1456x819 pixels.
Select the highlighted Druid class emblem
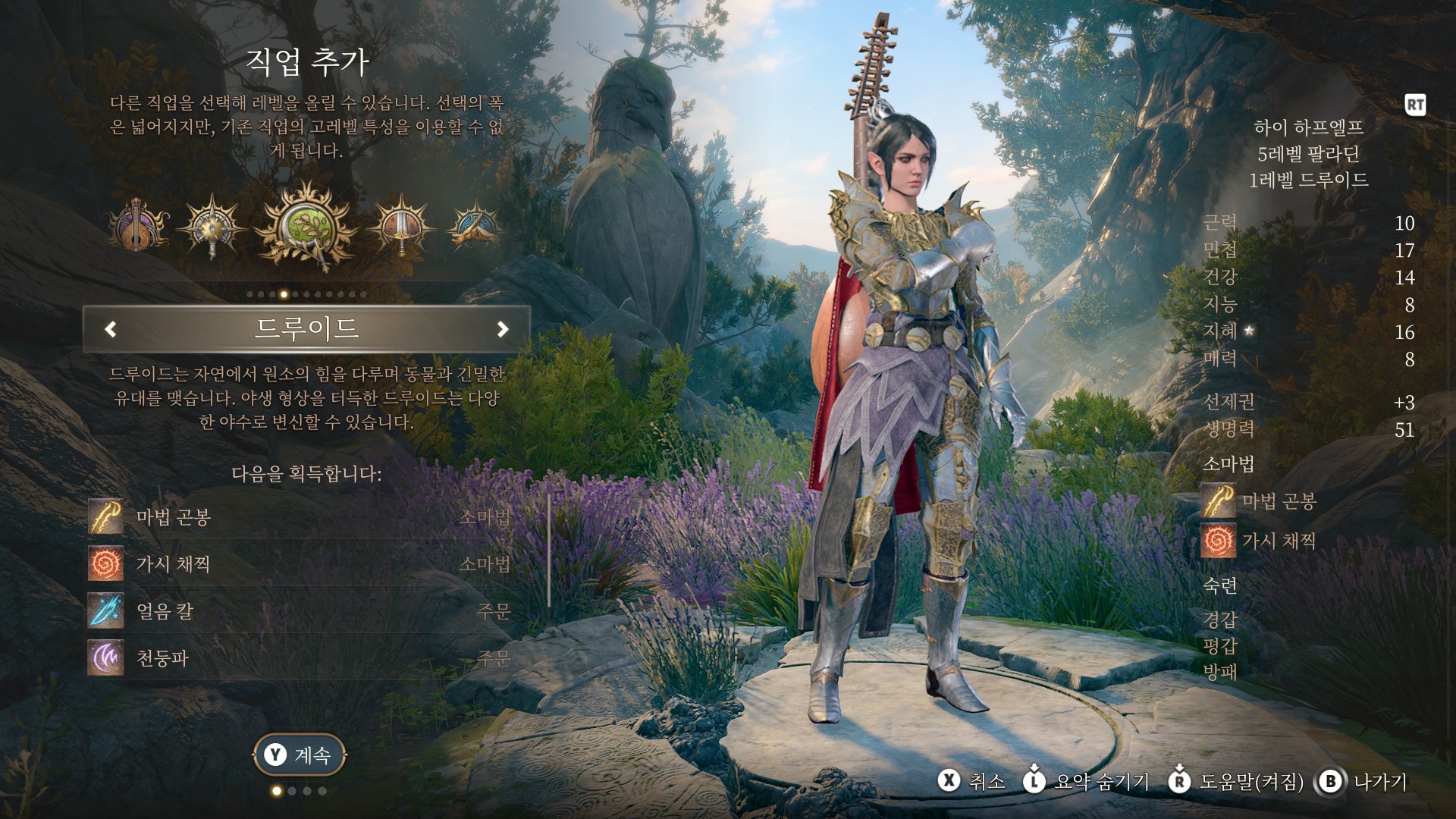coord(307,225)
